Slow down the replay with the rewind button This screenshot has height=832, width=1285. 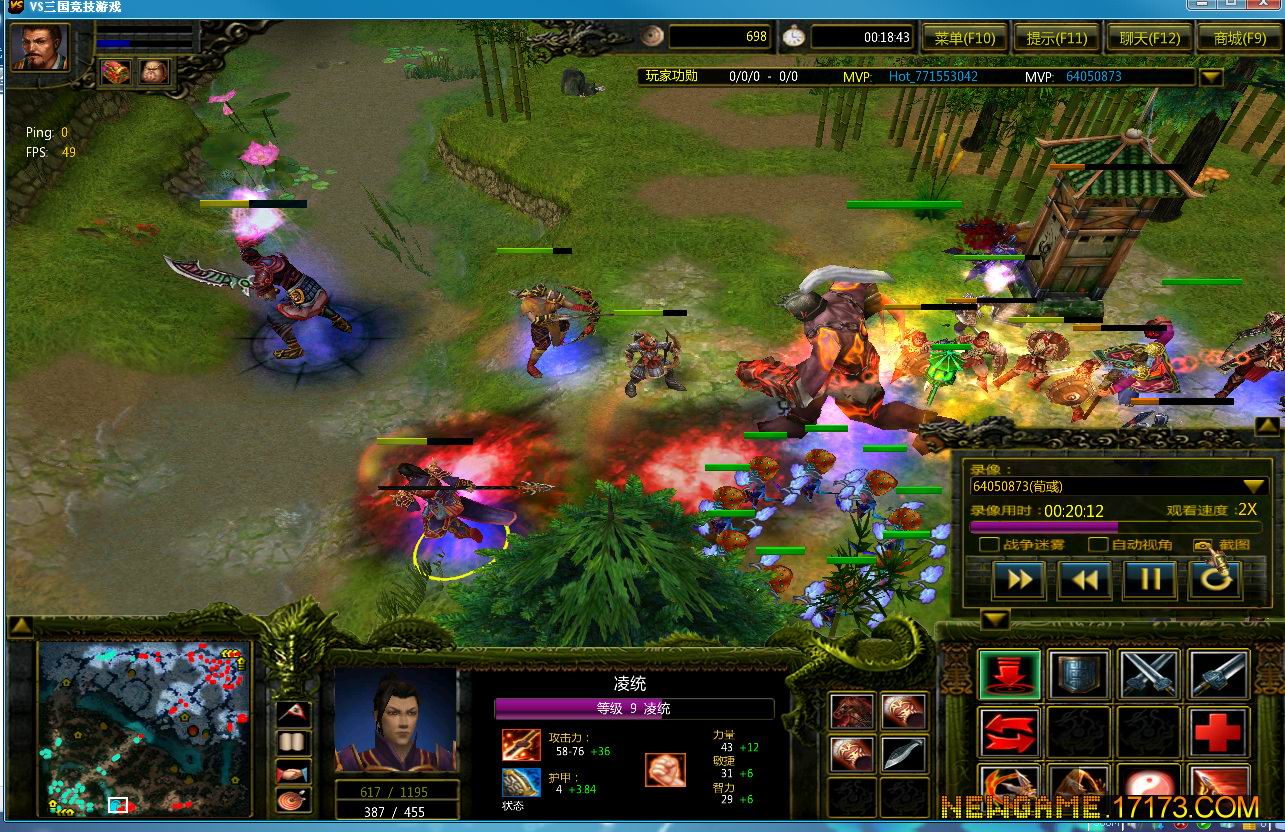pos(1085,580)
